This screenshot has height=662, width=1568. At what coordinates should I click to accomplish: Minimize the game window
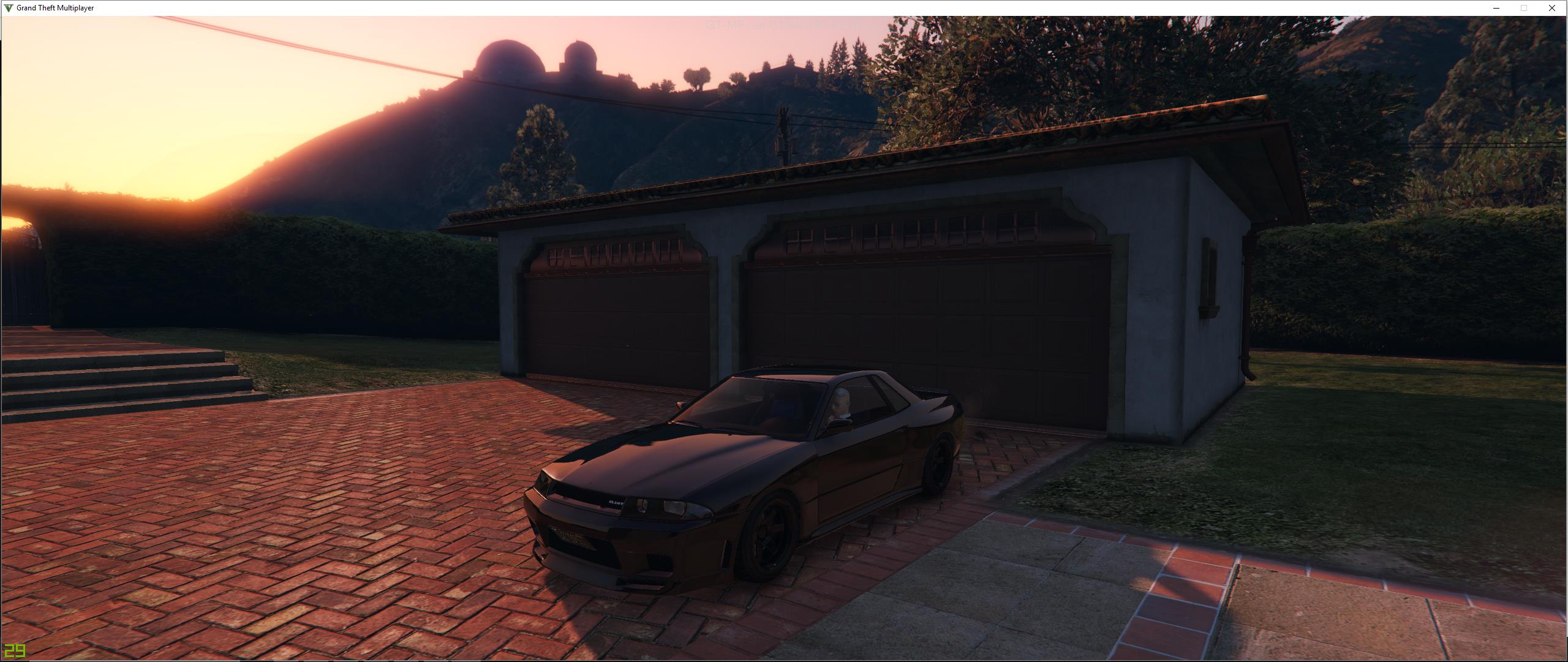pyautogui.click(x=1496, y=8)
